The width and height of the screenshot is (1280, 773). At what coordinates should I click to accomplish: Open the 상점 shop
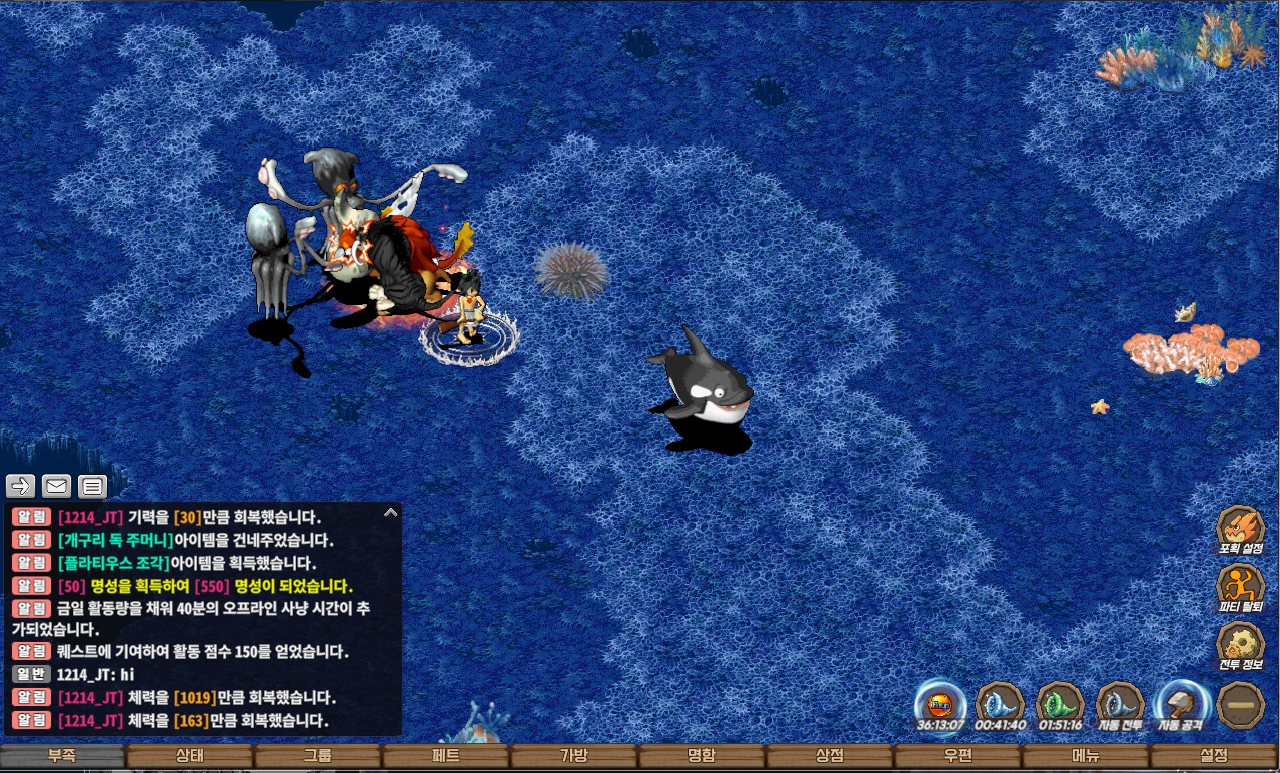click(830, 756)
